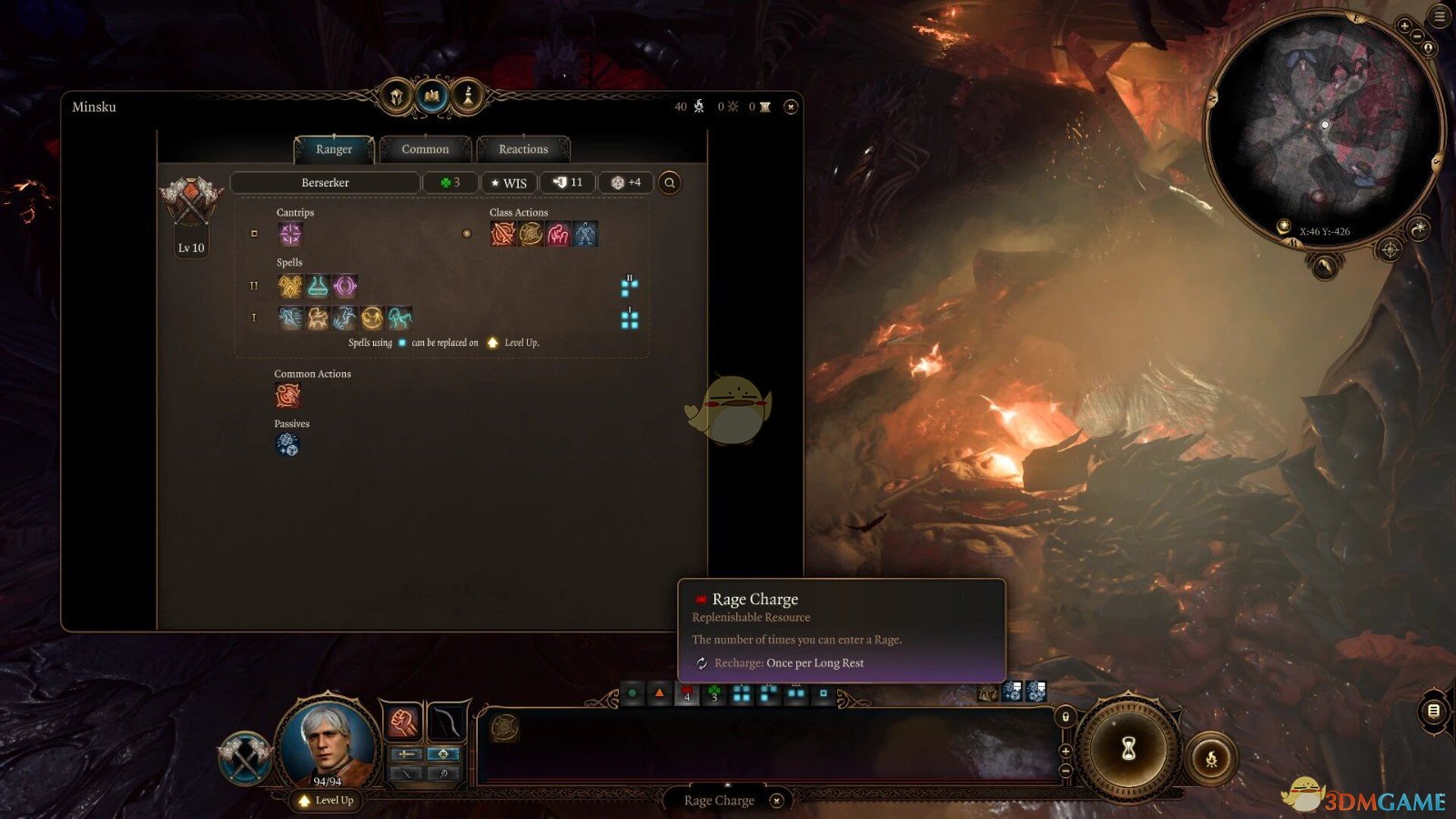Image resolution: width=1456 pixels, height=819 pixels.
Task: Select the chess piece icon atop panel
Action: tap(468, 96)
